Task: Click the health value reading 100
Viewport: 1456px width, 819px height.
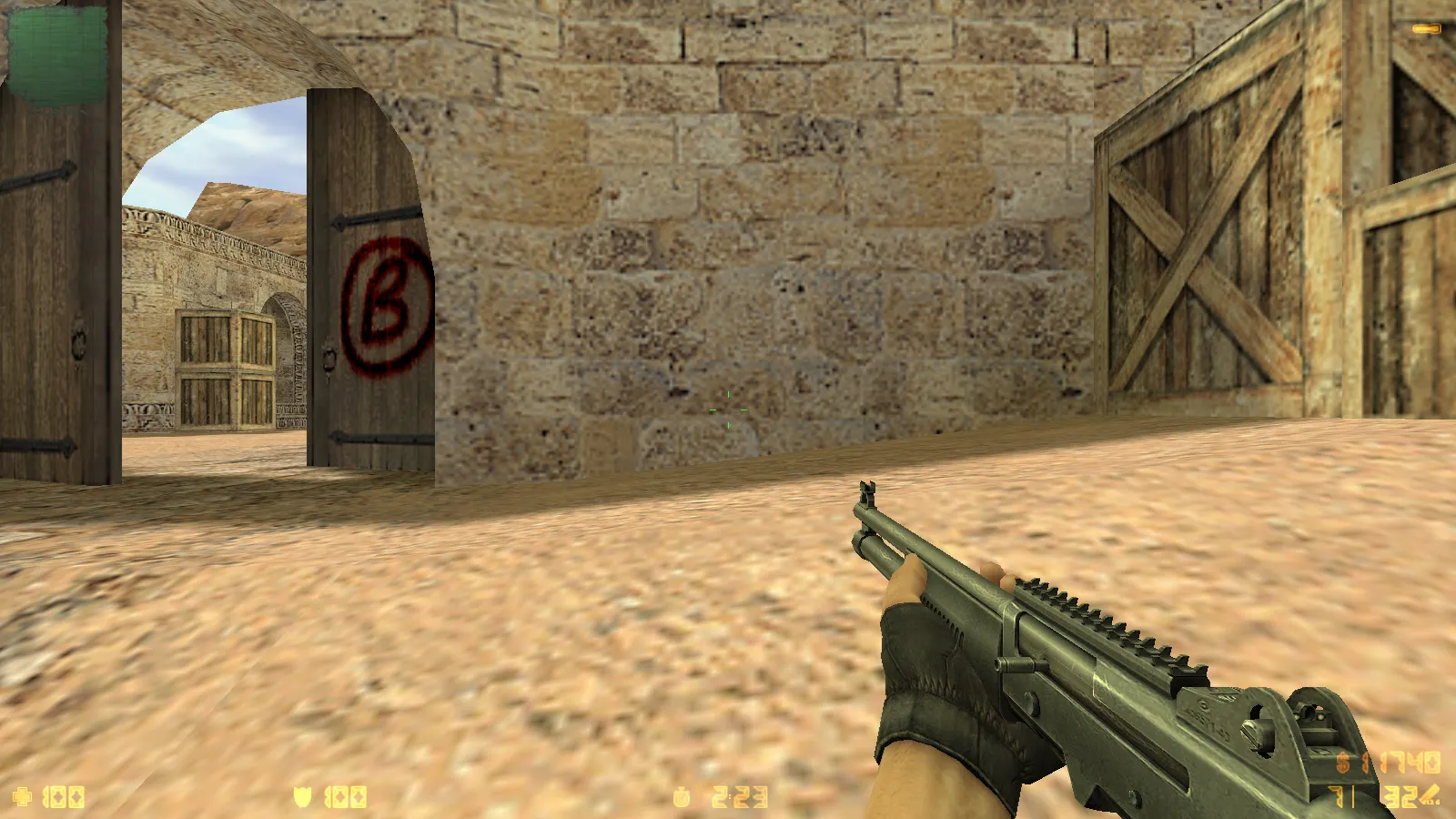Action: [x=62, y=796]
